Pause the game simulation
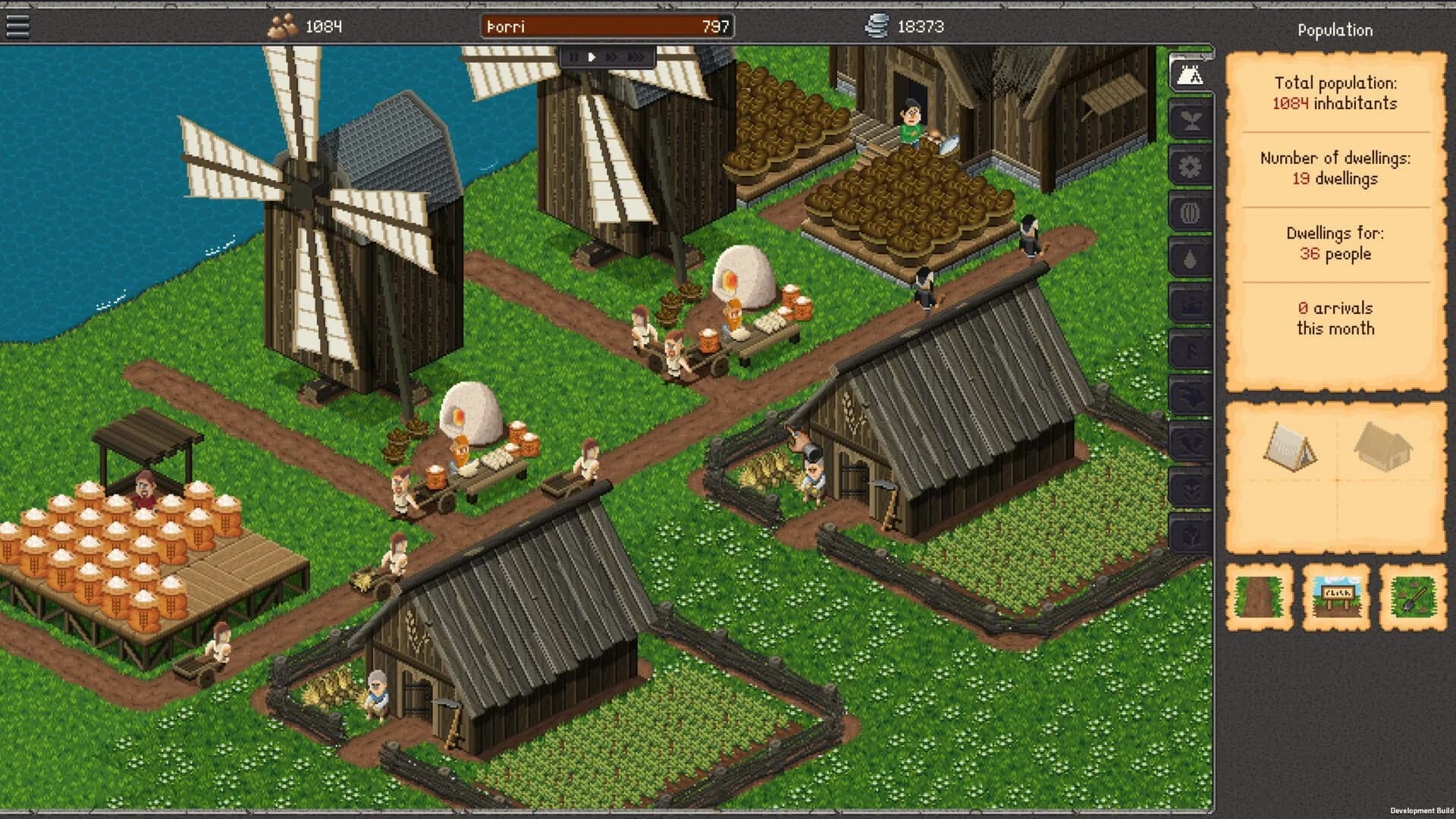 (x=574, y=56)
